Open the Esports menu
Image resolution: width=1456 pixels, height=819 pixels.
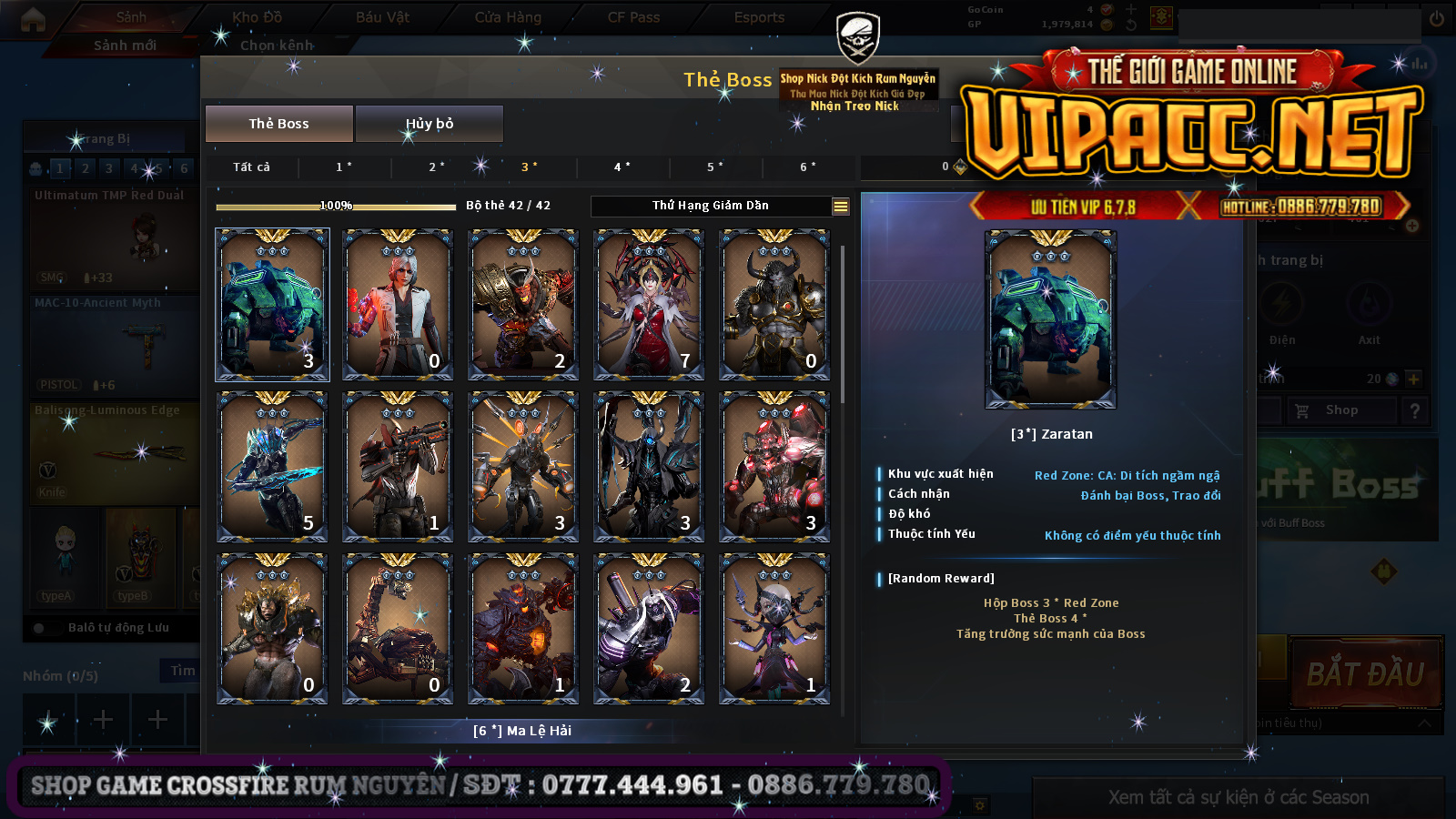[759, 17]
